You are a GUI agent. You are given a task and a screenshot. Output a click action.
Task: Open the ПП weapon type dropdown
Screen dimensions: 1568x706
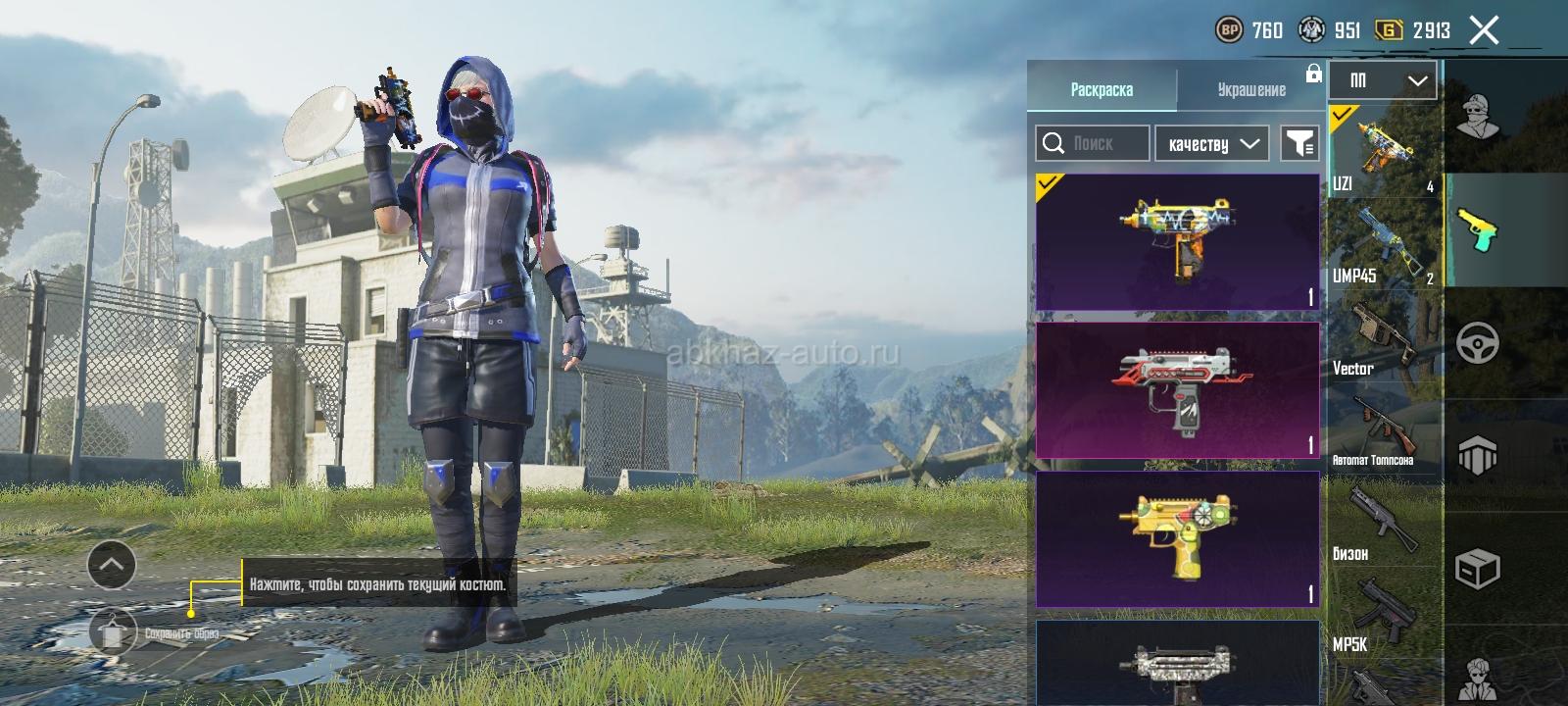point(1383,80)
